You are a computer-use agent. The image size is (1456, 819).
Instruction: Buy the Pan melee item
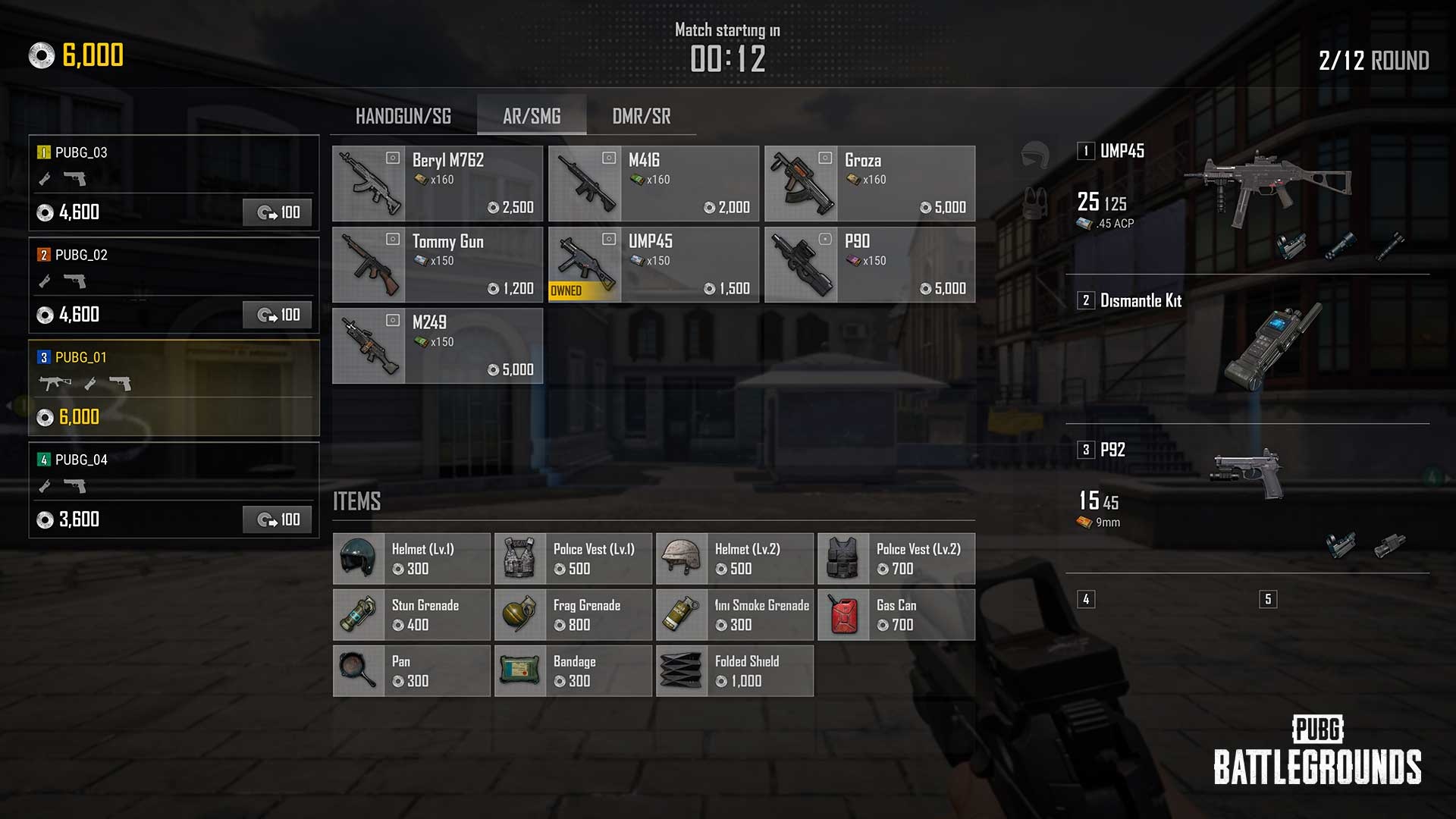(x=412, y=671)
